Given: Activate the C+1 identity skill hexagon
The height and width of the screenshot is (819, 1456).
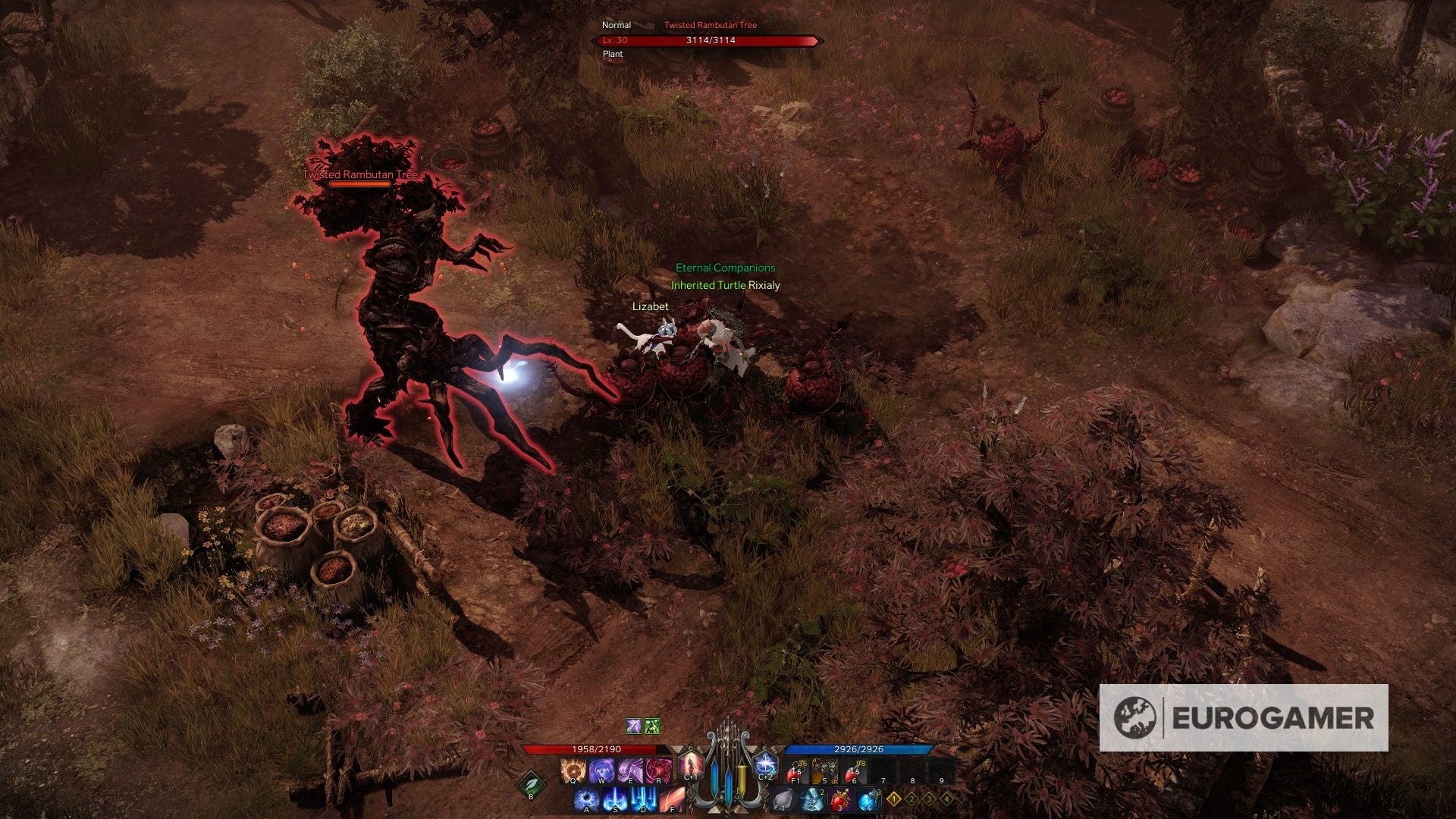Looking at the screenshot, I should [691, 765].
